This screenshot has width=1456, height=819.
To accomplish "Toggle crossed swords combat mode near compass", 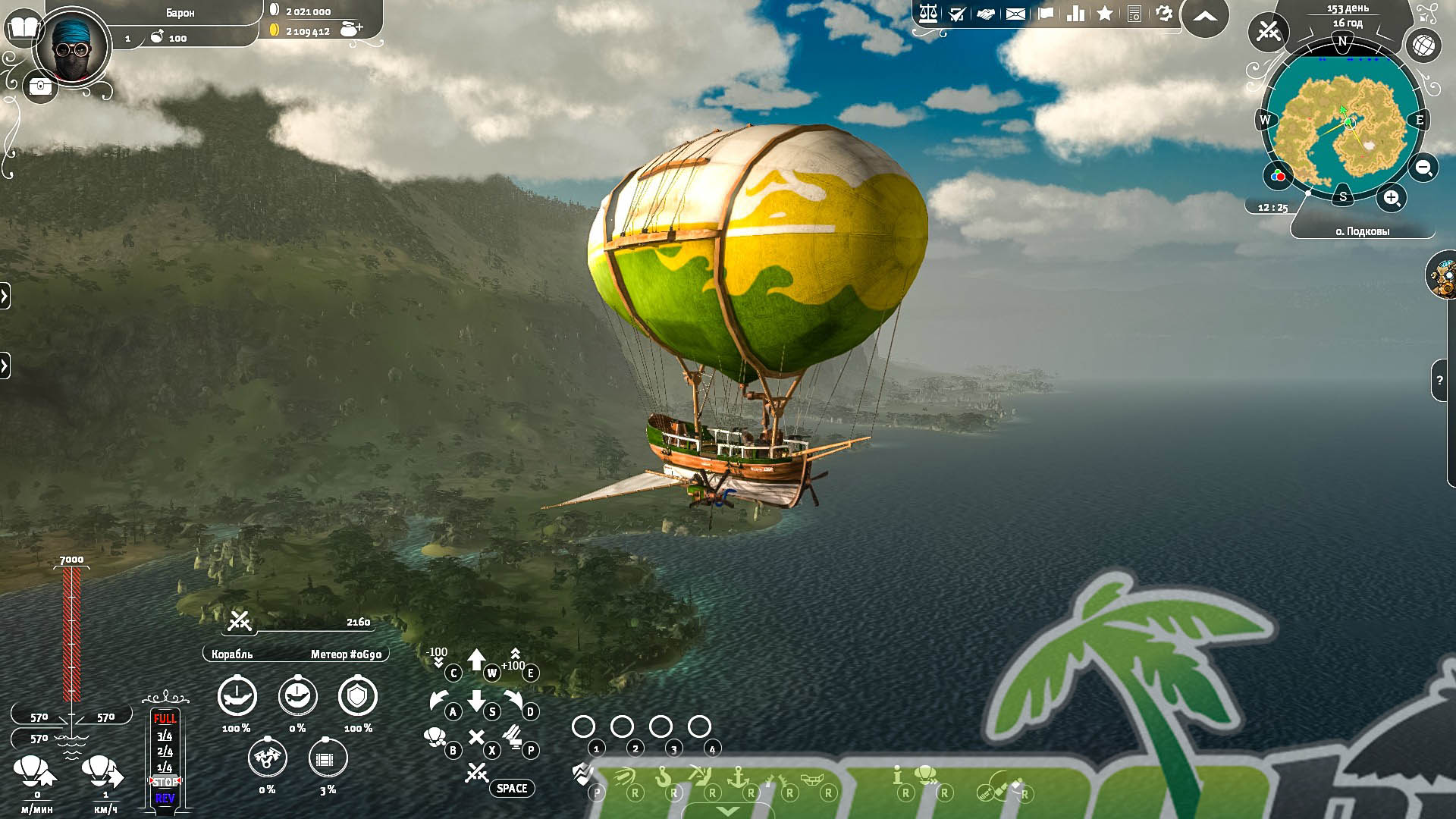I will pos(1268,31).
